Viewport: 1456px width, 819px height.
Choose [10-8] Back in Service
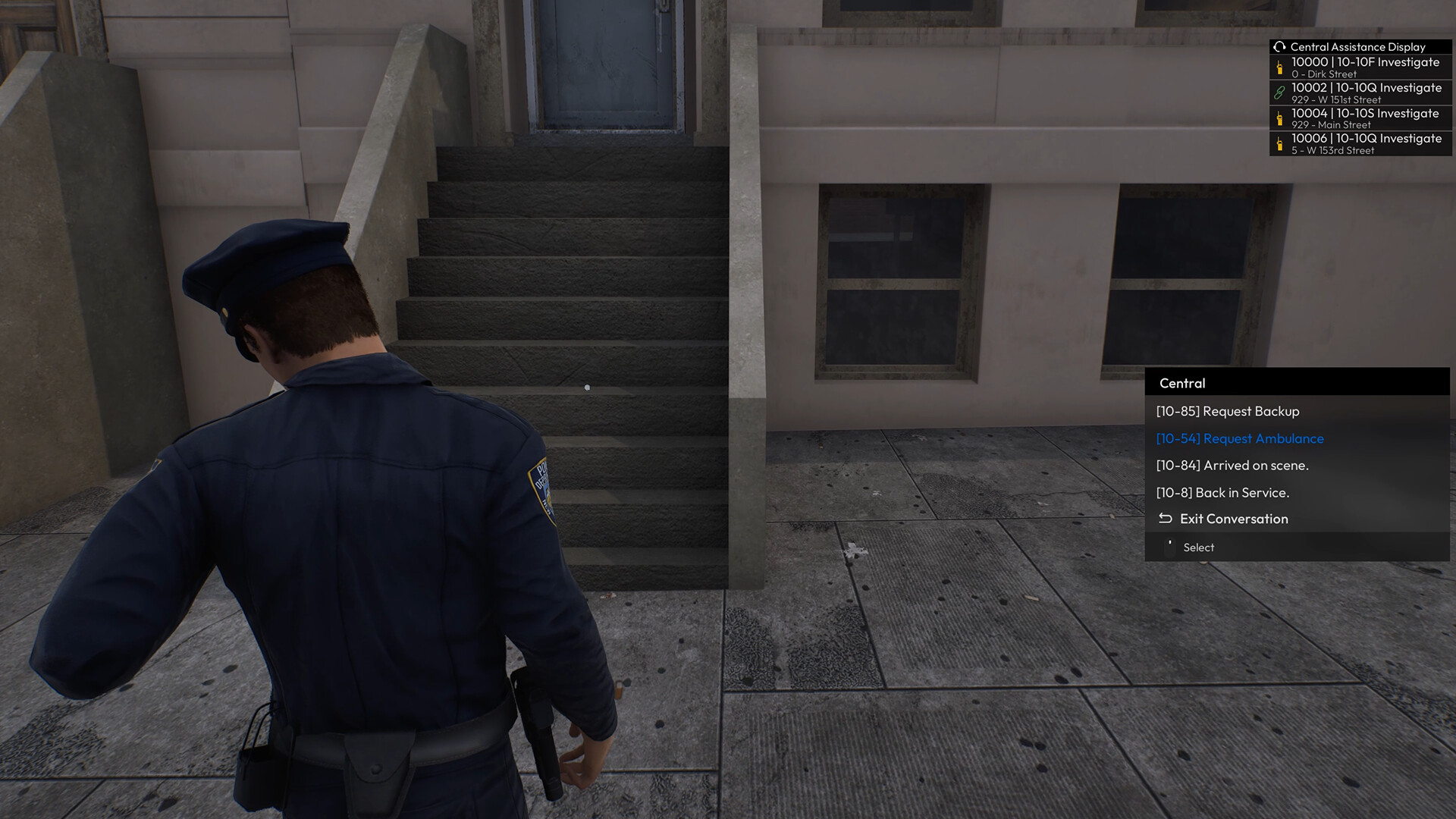[1222, 492]
